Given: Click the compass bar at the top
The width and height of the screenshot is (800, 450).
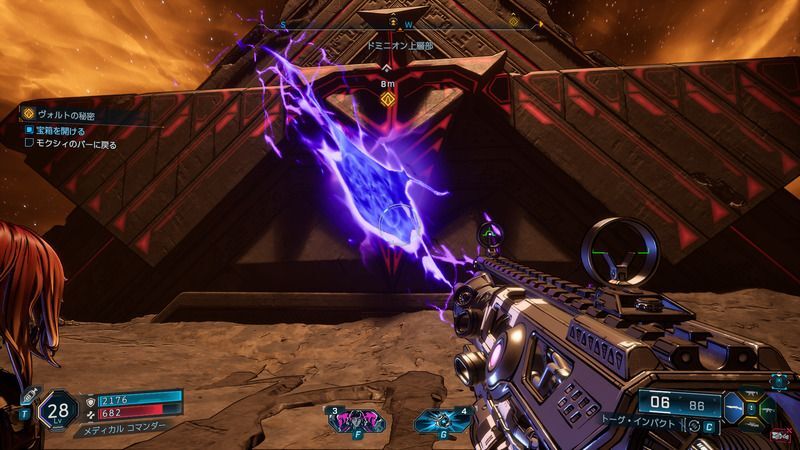Looking at the screenshot, I should pyautogui.click(x=400, y=20).
